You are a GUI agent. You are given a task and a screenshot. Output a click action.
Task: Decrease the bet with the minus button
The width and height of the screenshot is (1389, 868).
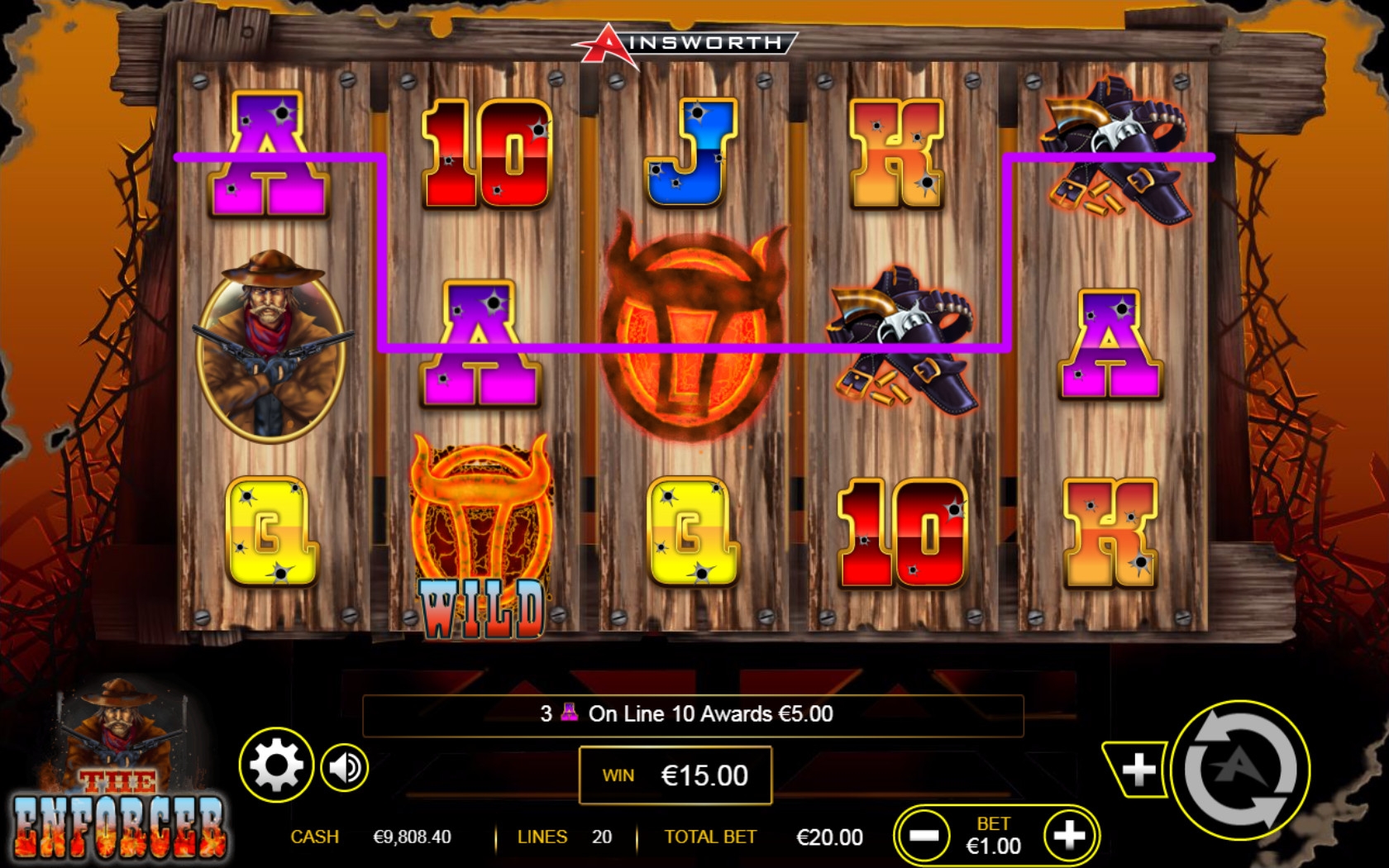click(924, 835)
